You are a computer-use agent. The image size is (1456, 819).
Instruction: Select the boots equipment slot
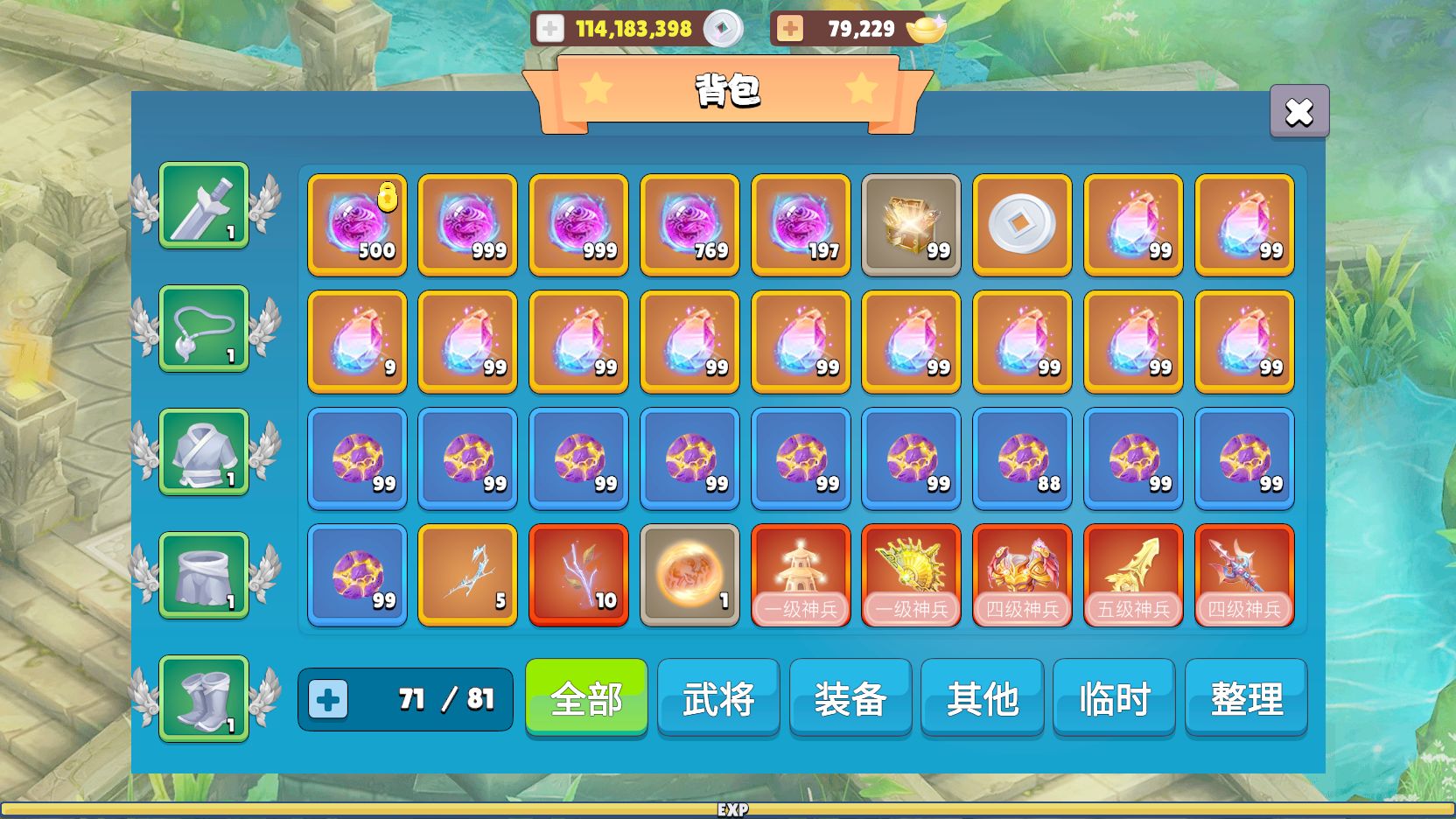tap(203, 700)
